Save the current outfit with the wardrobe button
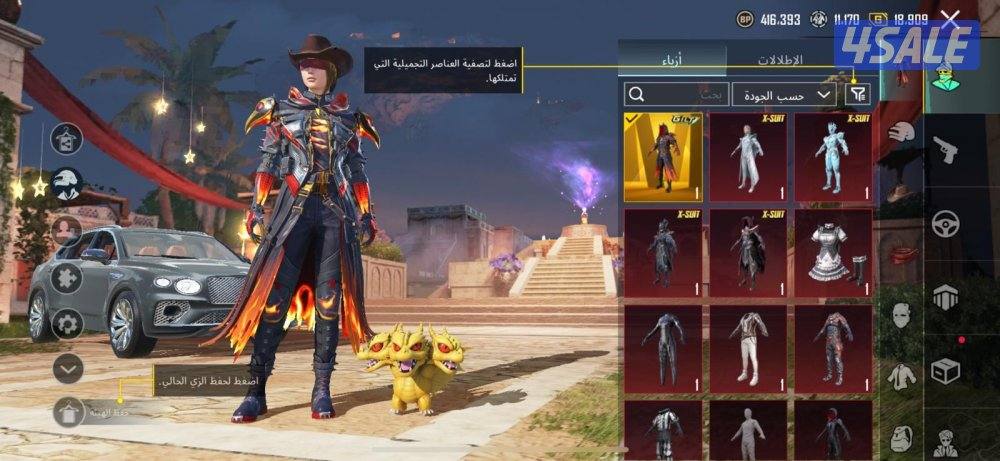Screen dimensions: 1000x461 coord(68,411)
